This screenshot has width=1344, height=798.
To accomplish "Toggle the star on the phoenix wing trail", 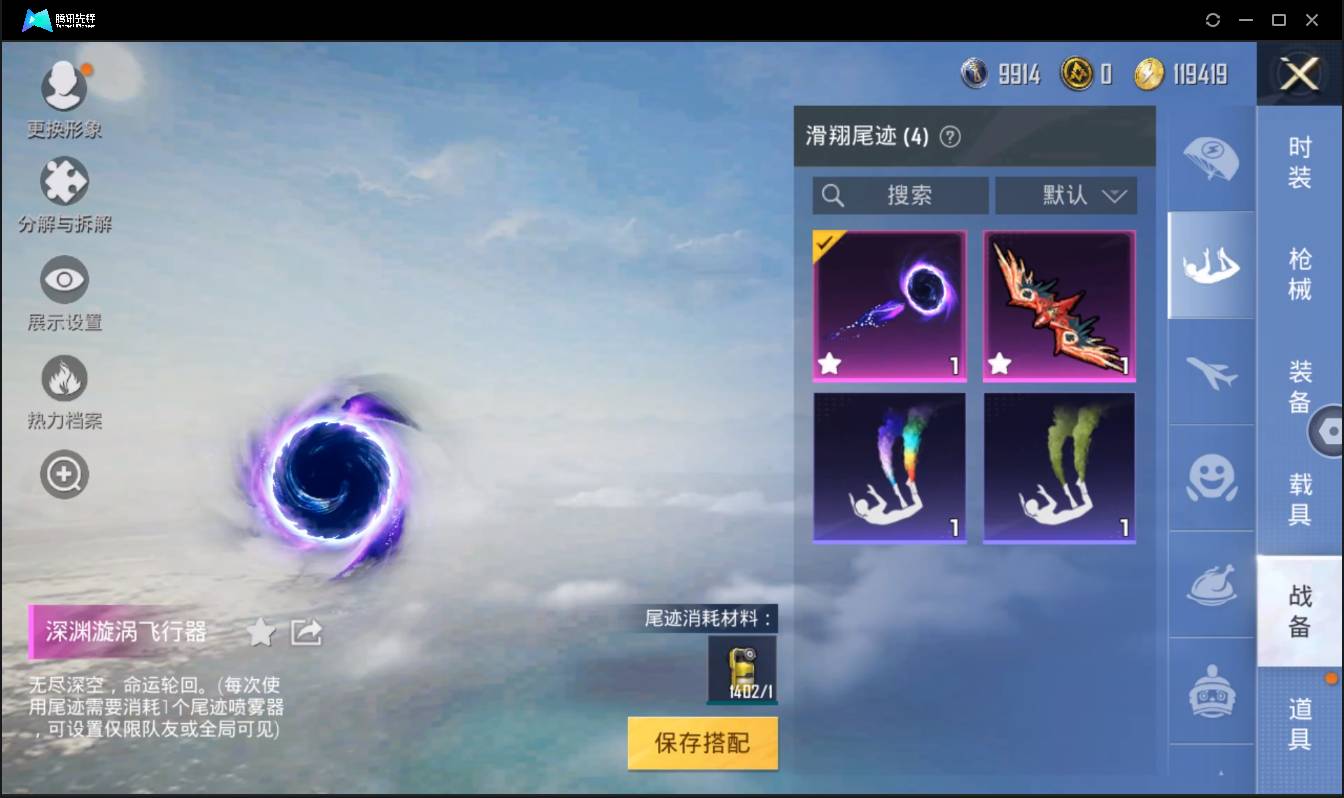I will click(x=998, y=364).
